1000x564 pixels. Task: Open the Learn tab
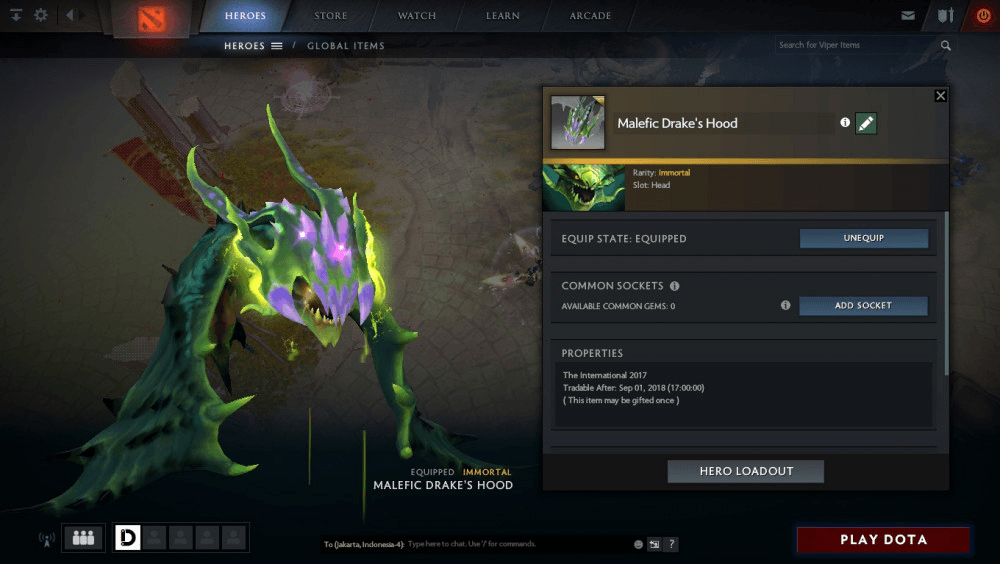tap(502, 16)
